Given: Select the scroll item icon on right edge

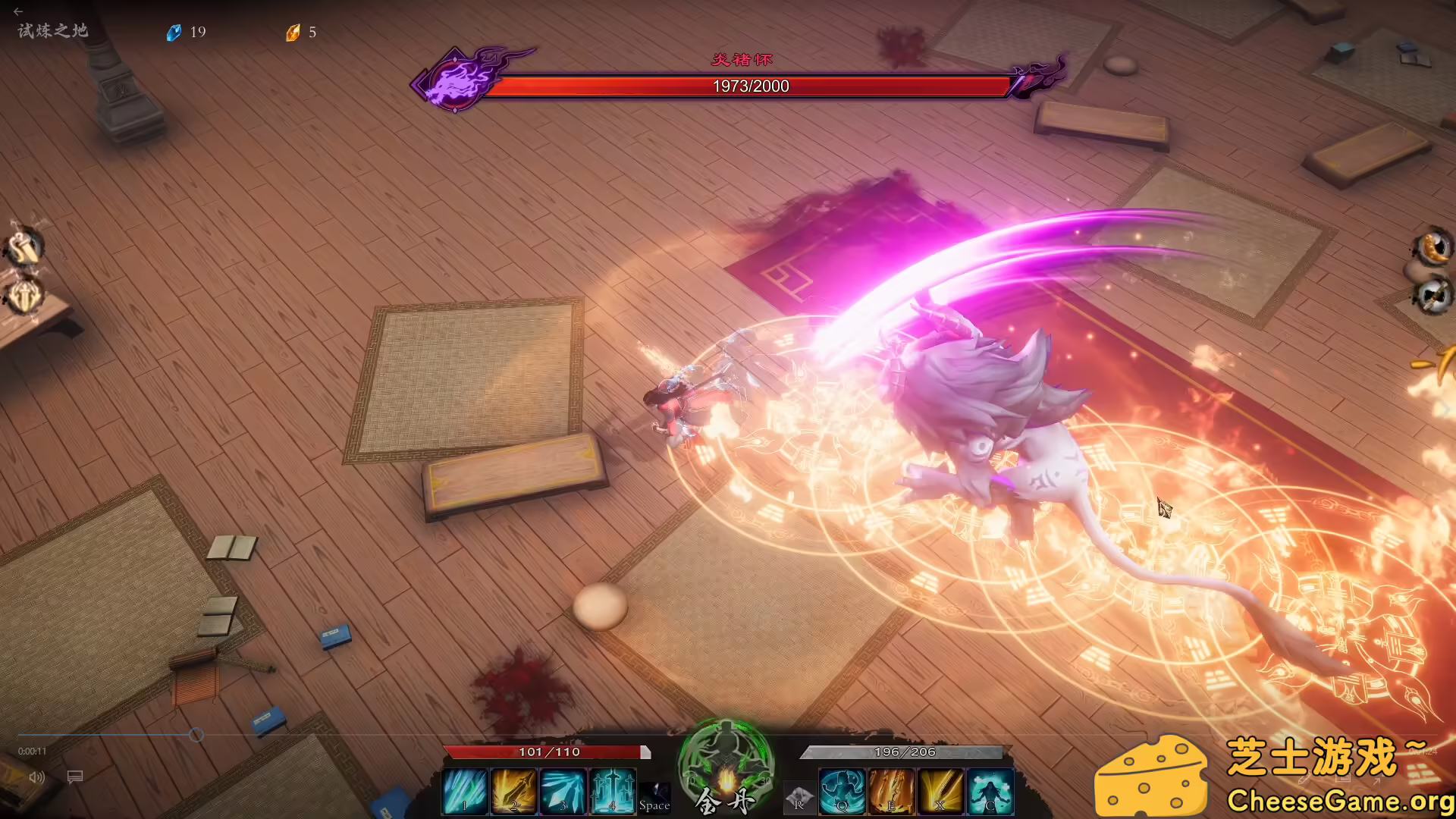Looking at the screenshot, I should (1432, 295).
